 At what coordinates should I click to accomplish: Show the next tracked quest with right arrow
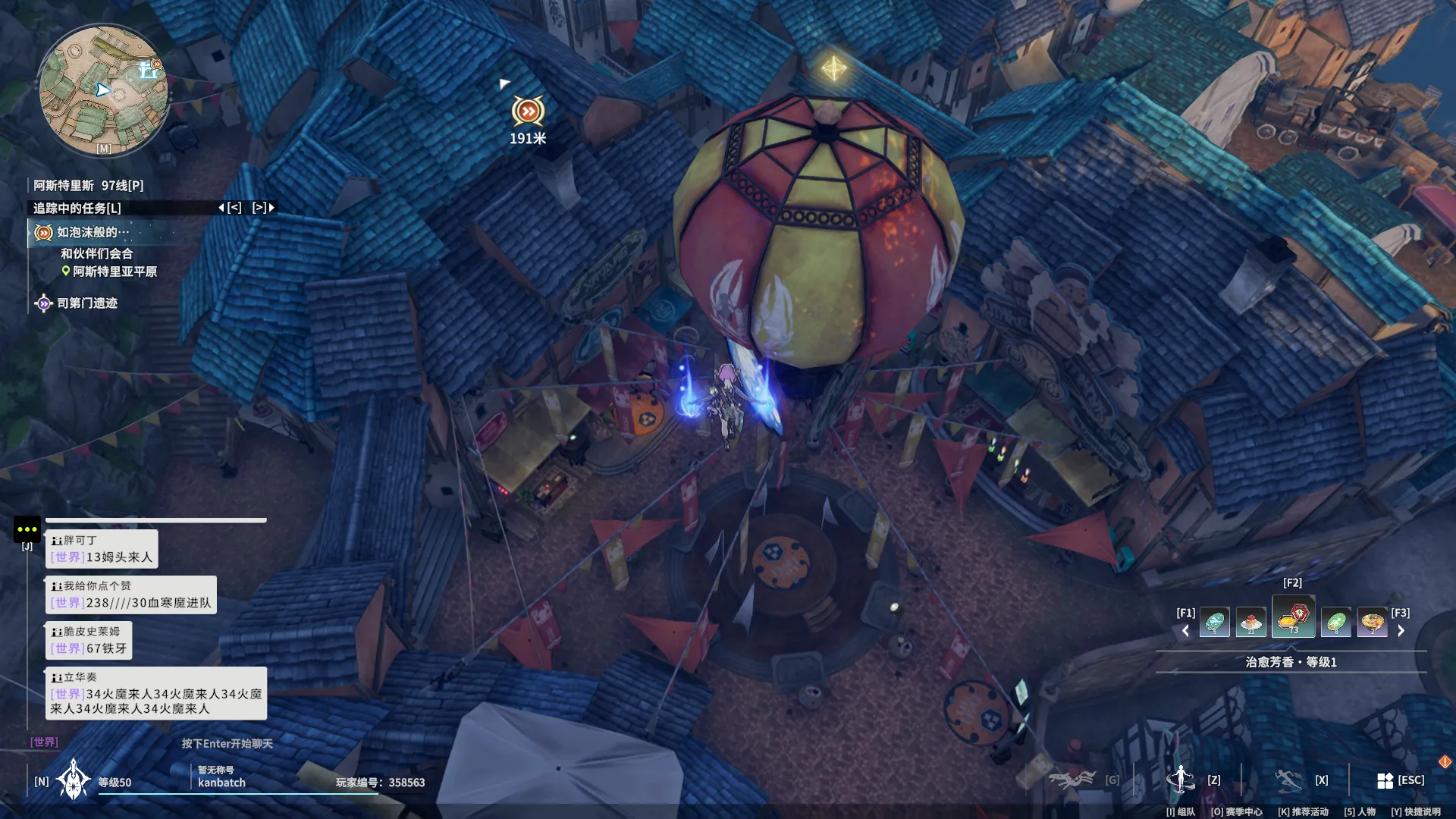click(x=263, y=208)
